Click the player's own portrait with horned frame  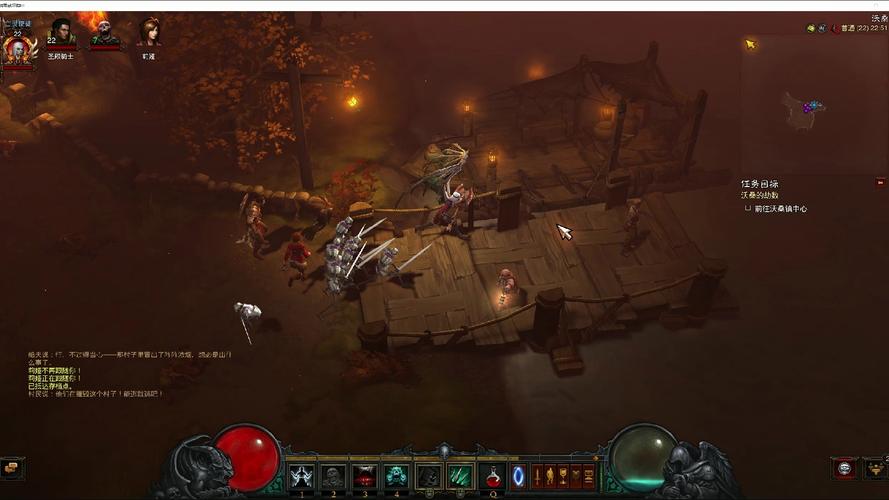tap(17, 49)
